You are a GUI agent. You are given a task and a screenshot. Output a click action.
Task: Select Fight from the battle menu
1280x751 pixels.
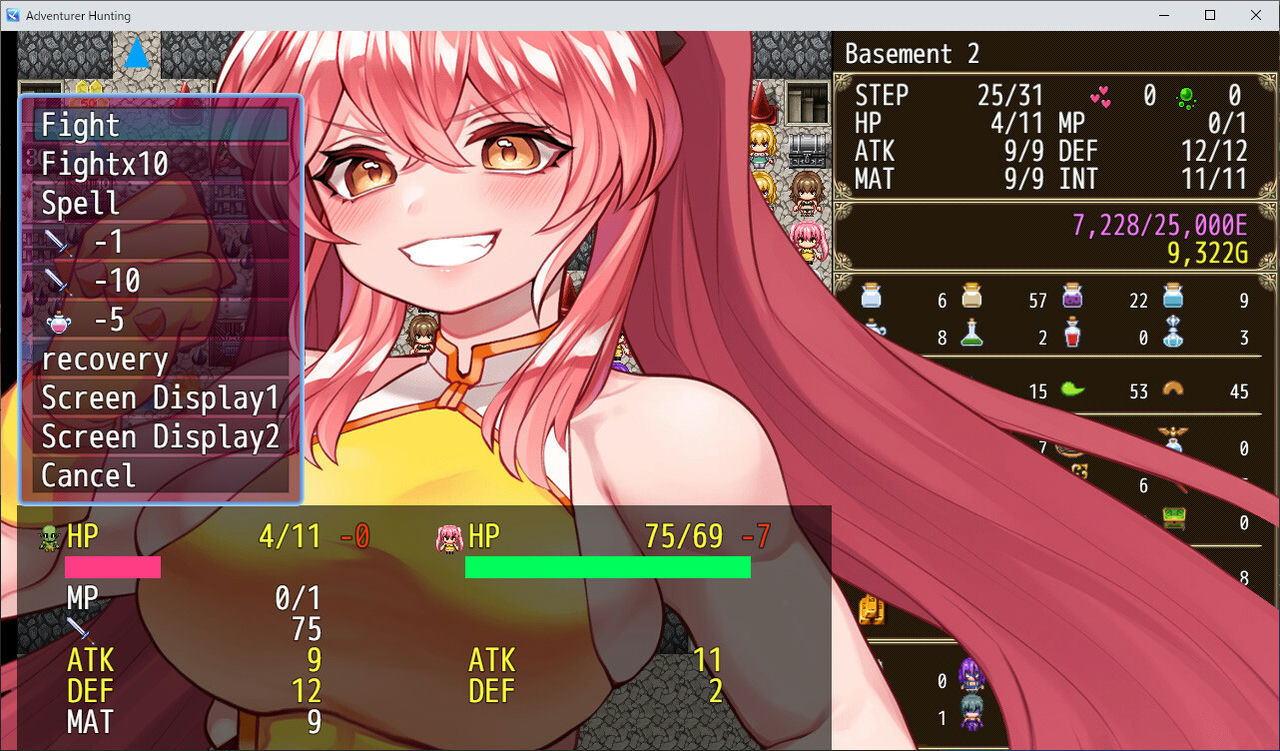[x=79, y=125]
